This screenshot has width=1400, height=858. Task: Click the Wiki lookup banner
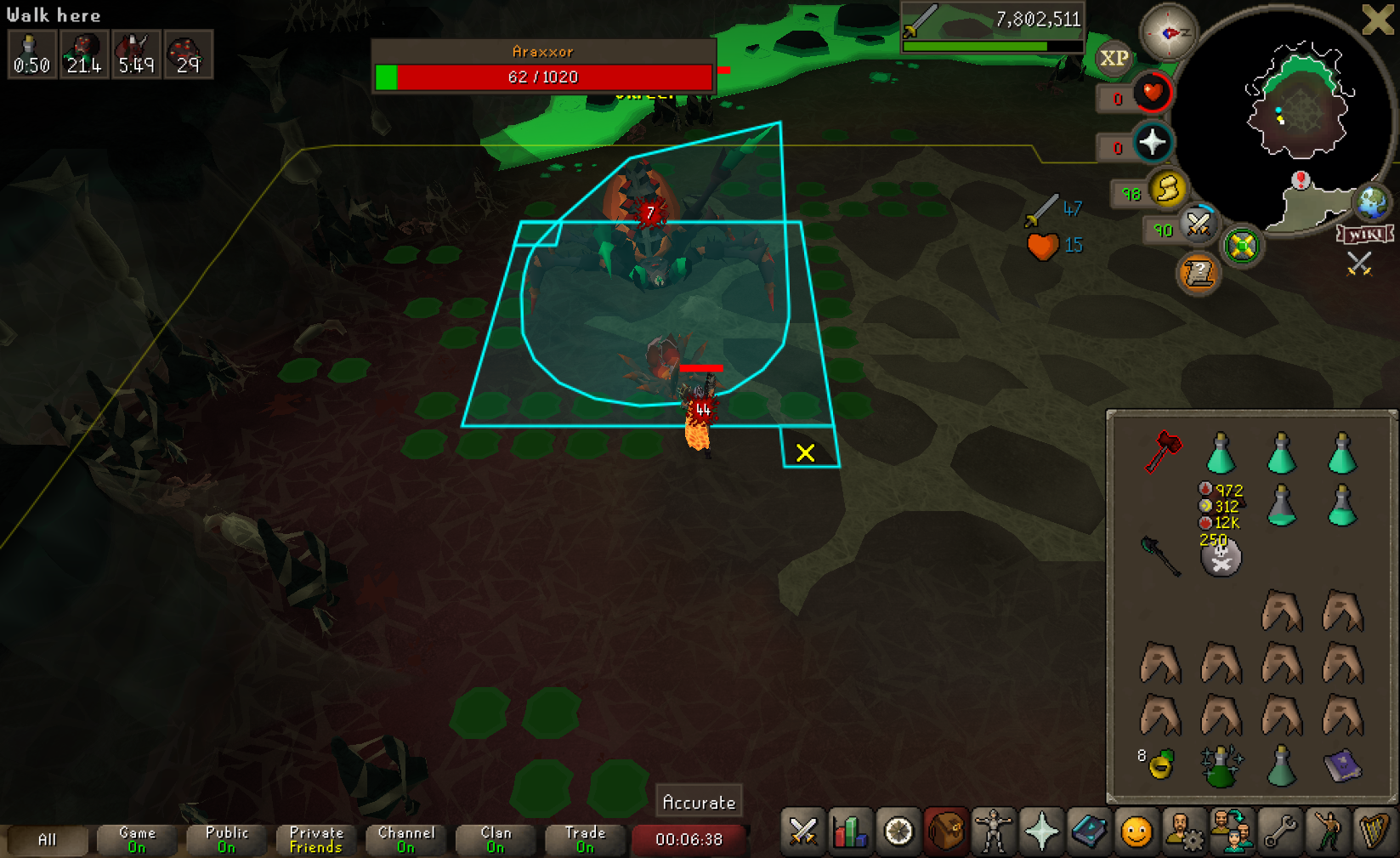pyautogui.click(x=1364, y=234)
